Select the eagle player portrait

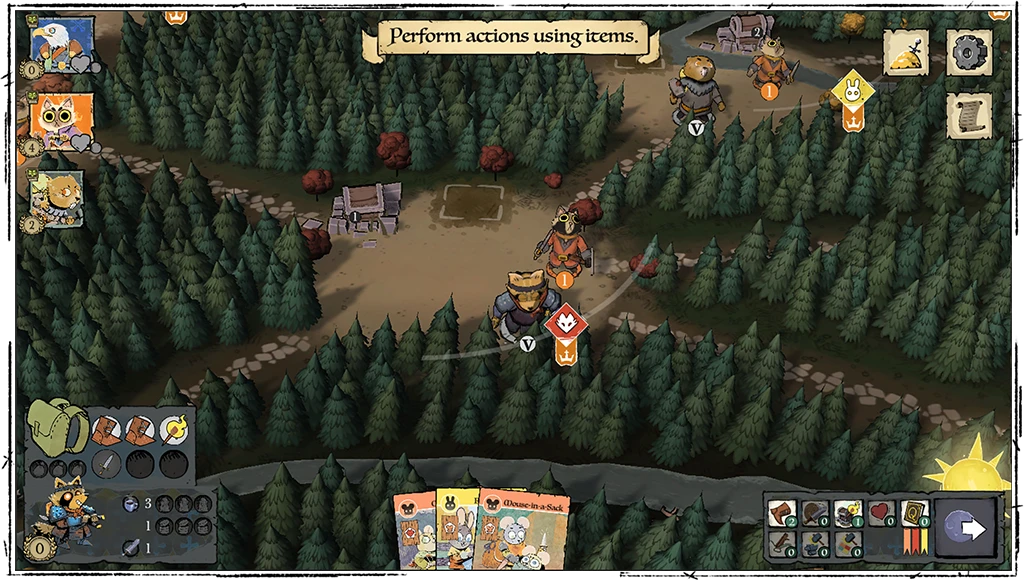pyautogui.click(x=61, y=42)
